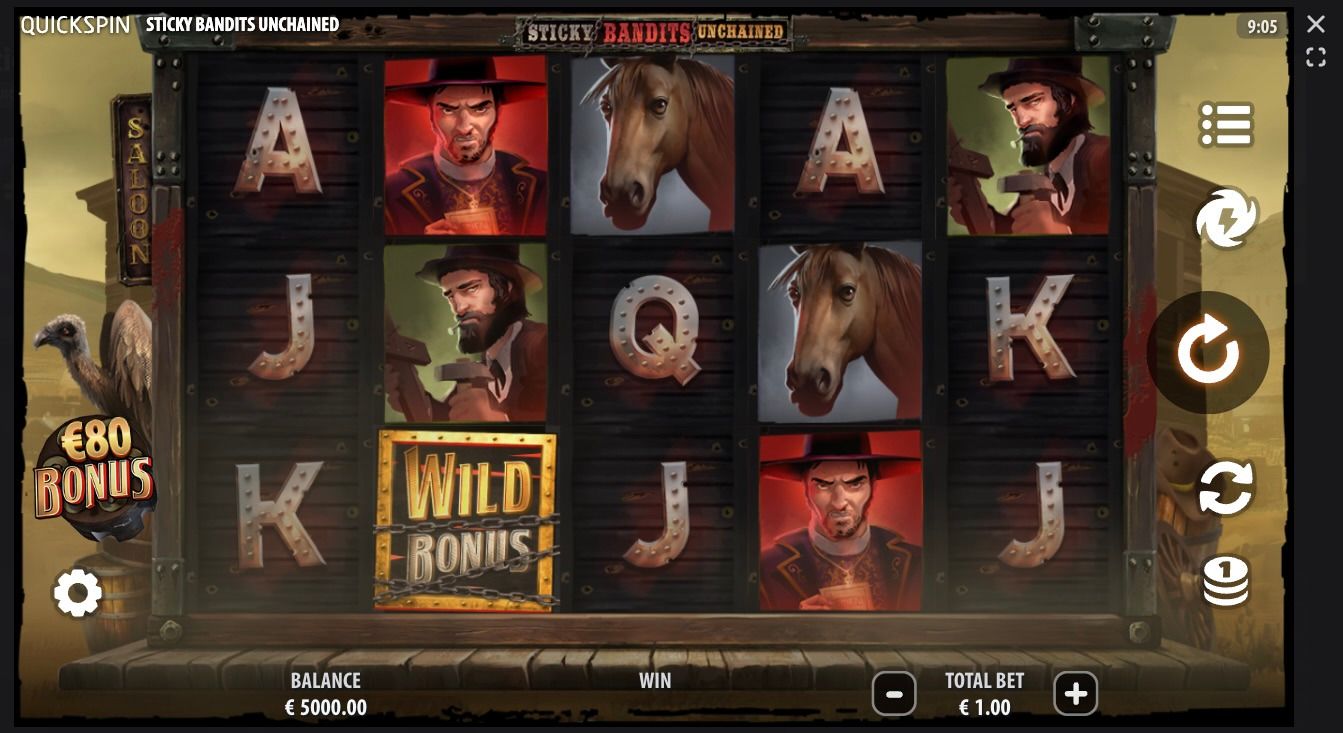This screenshot has height=733, width=1343.
Task: Enter fullscreen mode using the corner-brackets icon
Action: coord(1316,58)
